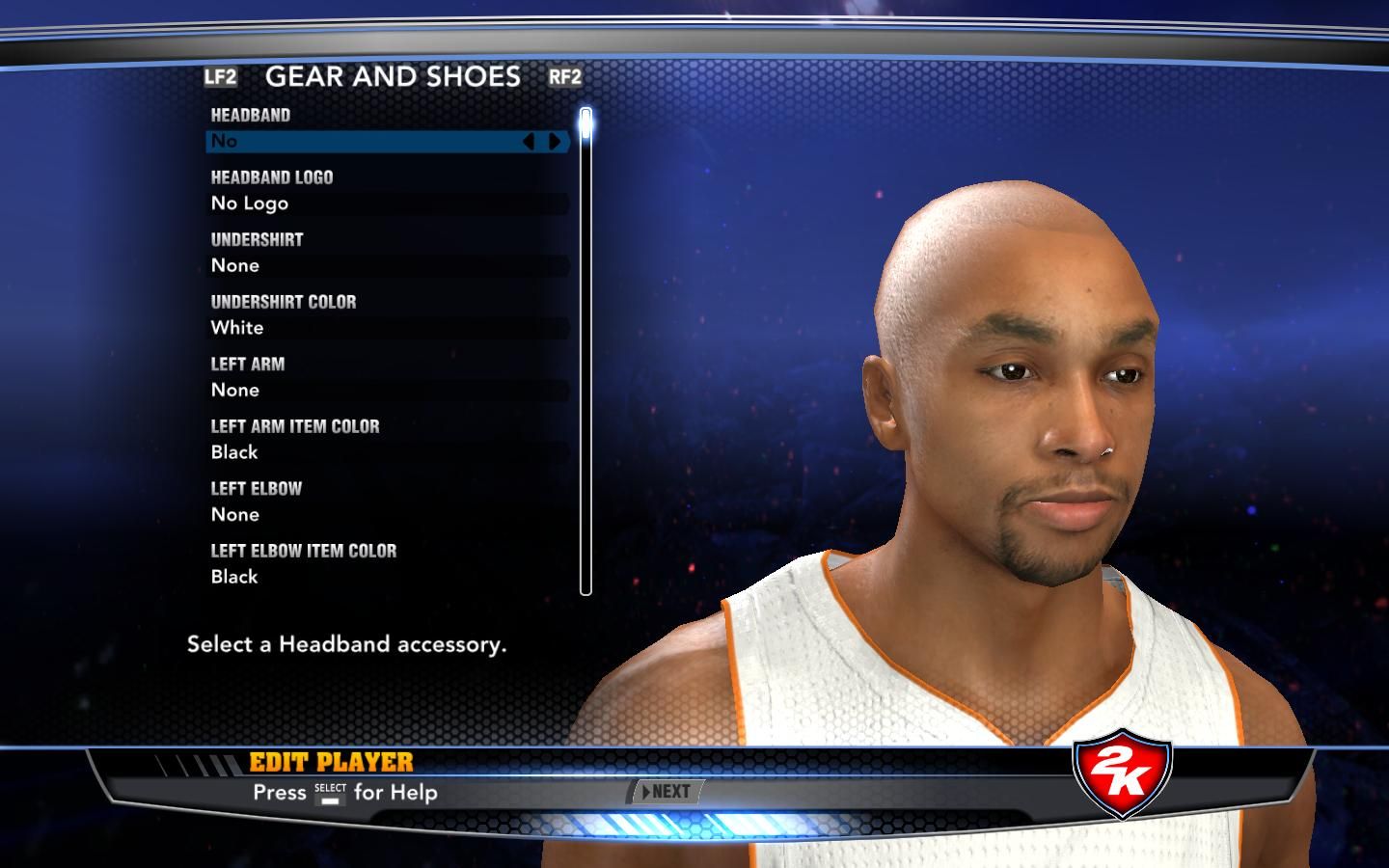Select the Undershirt None row
The width and height of the screenshot is (1389, 868).
[x=388, y=266]
